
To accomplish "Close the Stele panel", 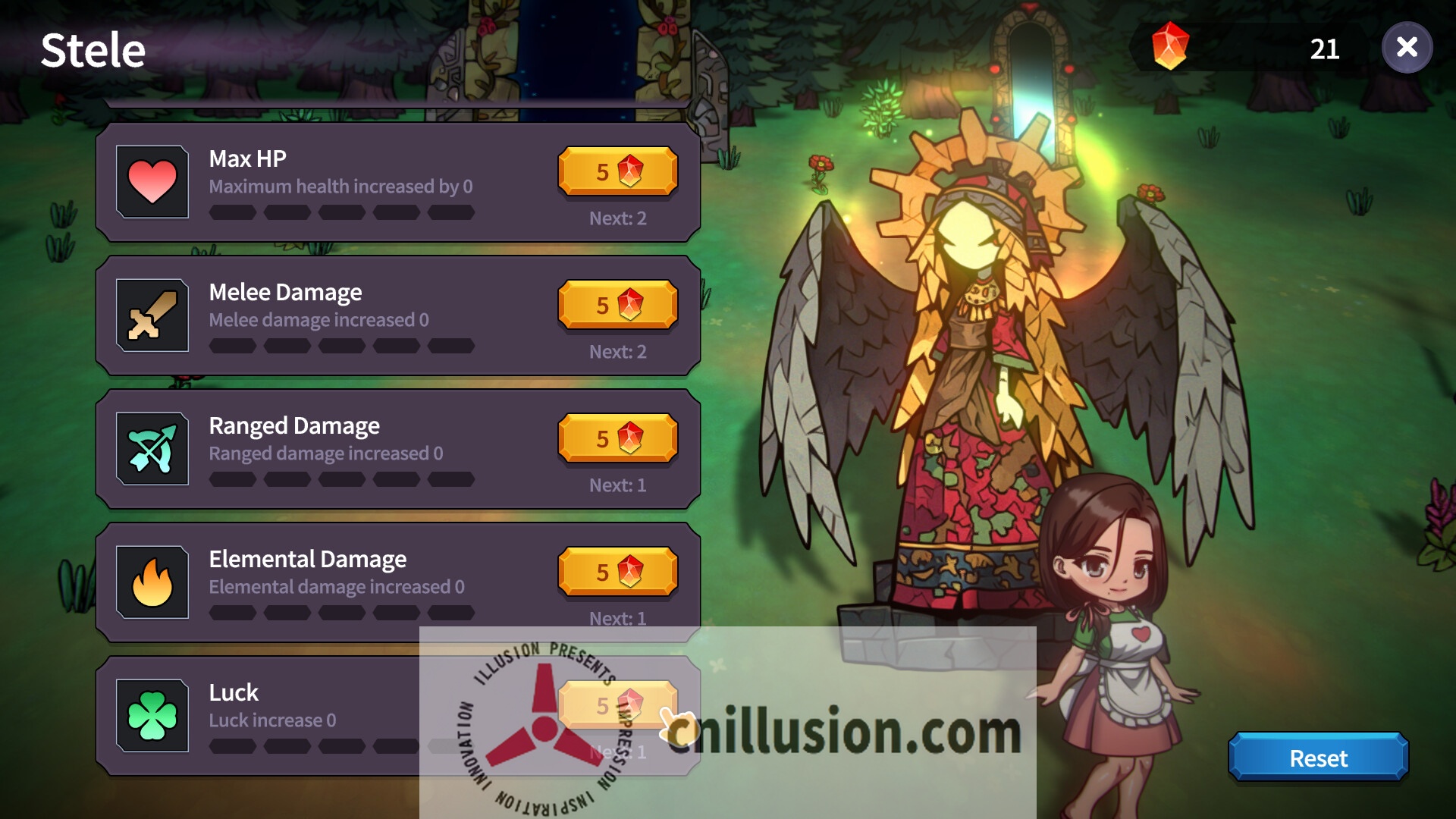I will pyautogui.click(x=1407, y=49).
